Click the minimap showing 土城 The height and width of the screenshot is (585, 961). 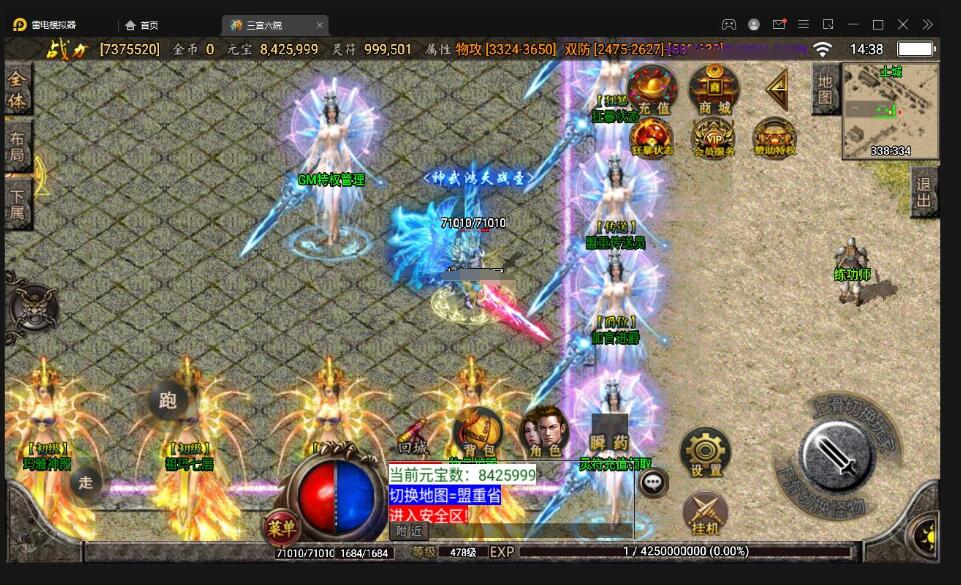(890, 110)
